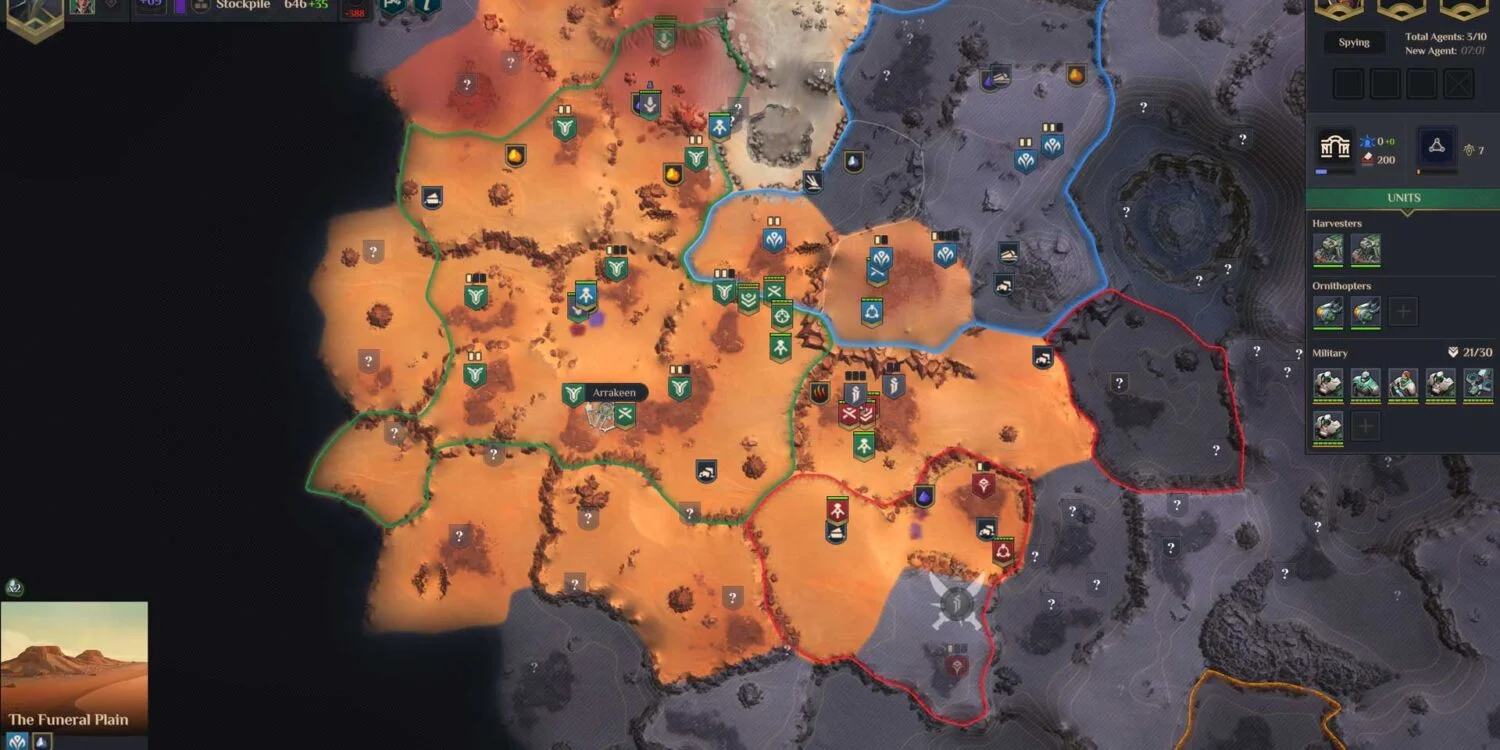Viewport: 1500px width, 750px height.
Task: Click the faction leader emblem portrait
Action: pyautogui.click(x=33, y=14)
